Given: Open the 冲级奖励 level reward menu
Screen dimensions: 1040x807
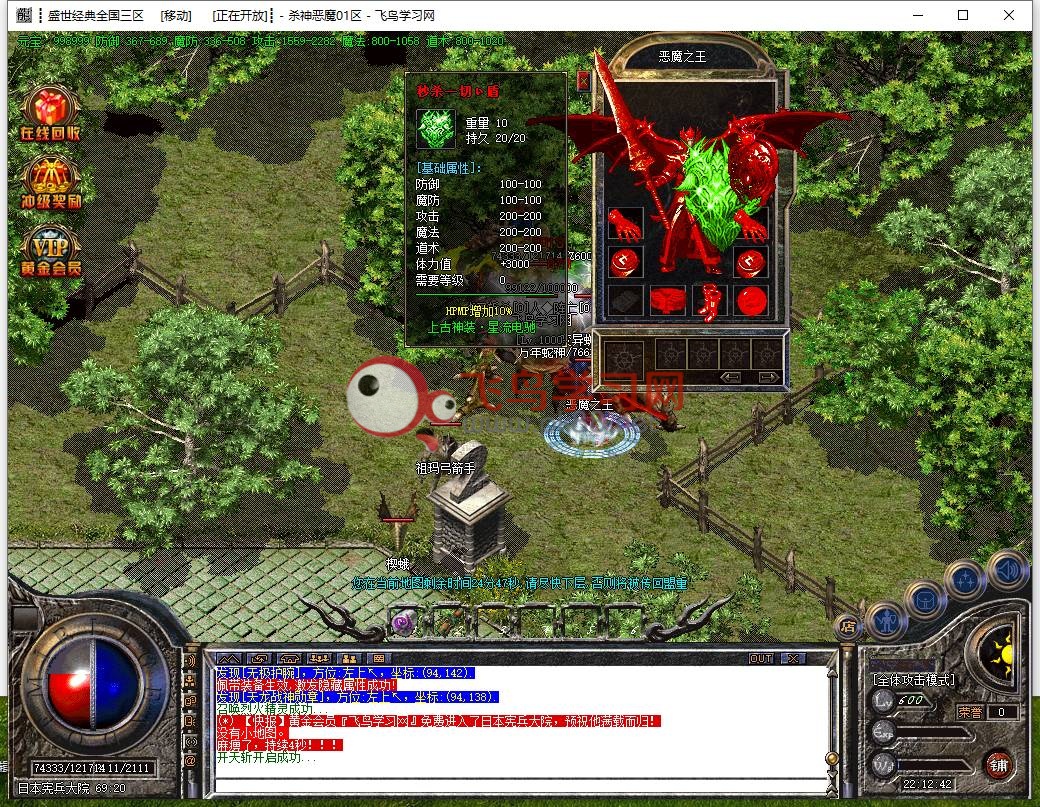Looking at the screenshot, I should click(51, 182).
